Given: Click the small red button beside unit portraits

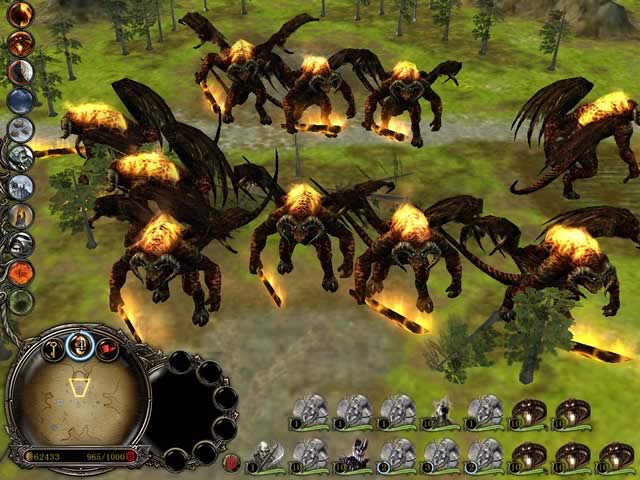Looking at the screenshot, I should click(x=232, y=461).
